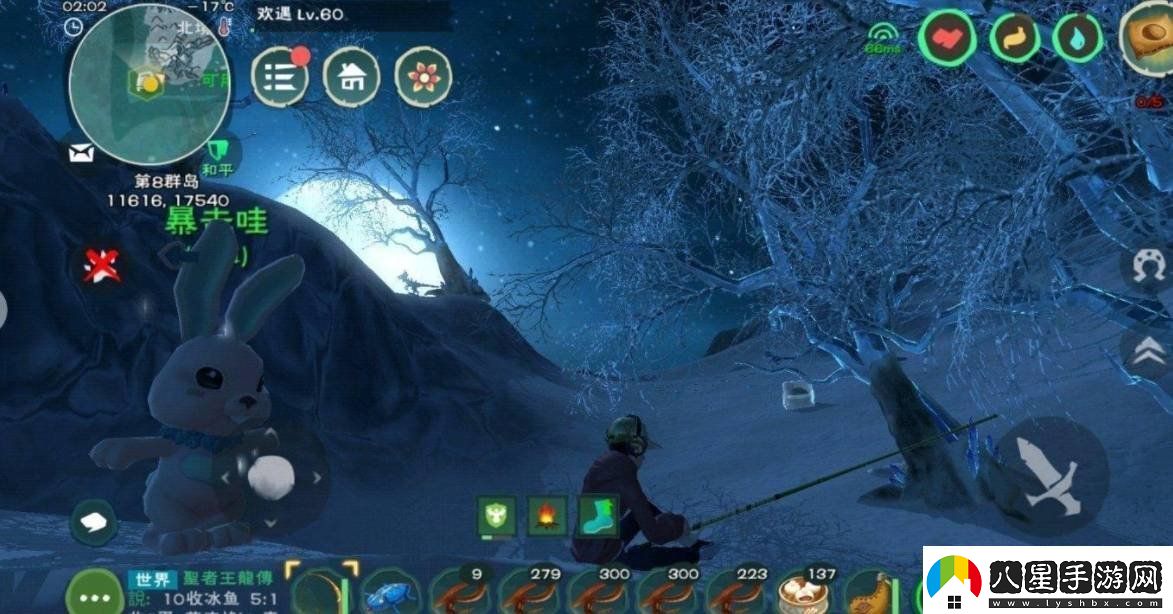Image resolution: width=1173 pixels, height=614 pixels.
Task: Open the red heart health status icon
Action: pos(946,38)
